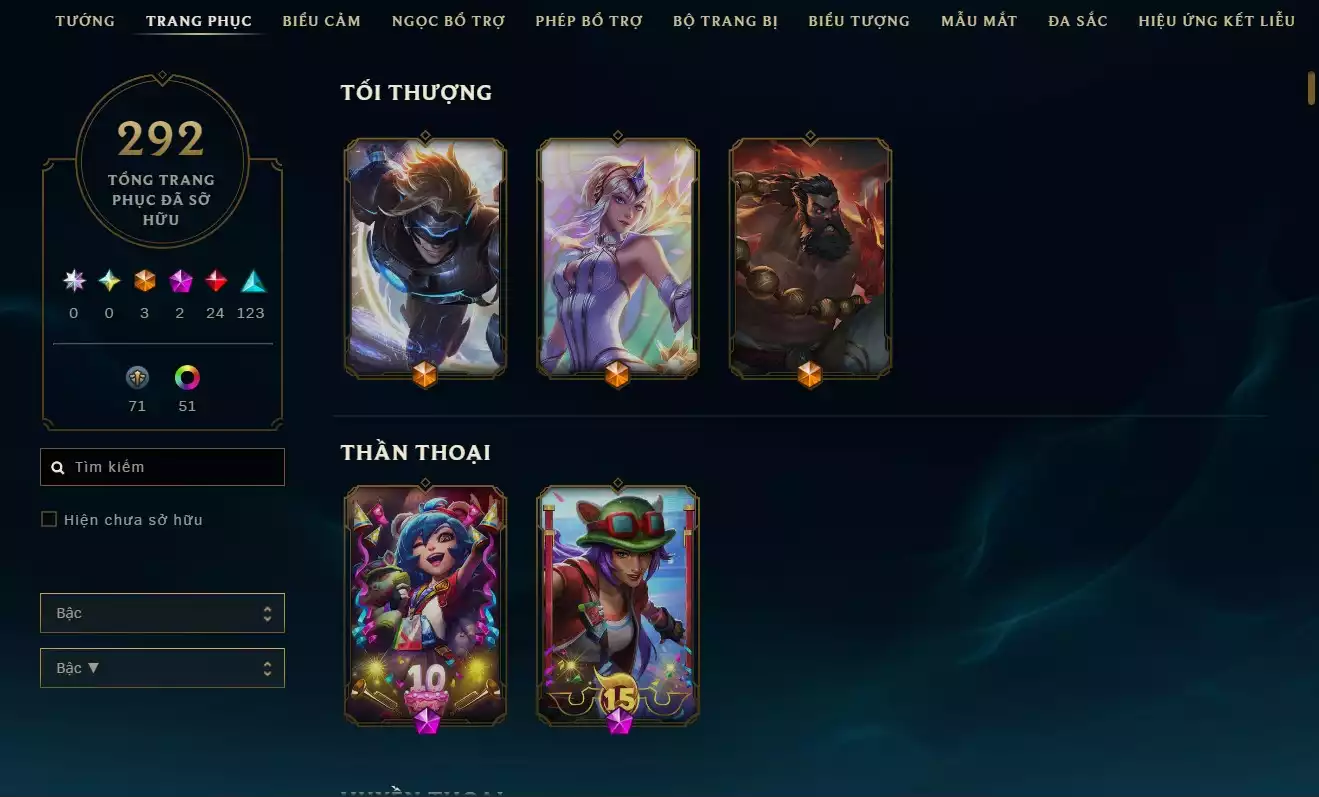Screen dimensions: 1319x797
Task: Select the loyalty crest icon showing 71
Action: click(x=137, y=378)
